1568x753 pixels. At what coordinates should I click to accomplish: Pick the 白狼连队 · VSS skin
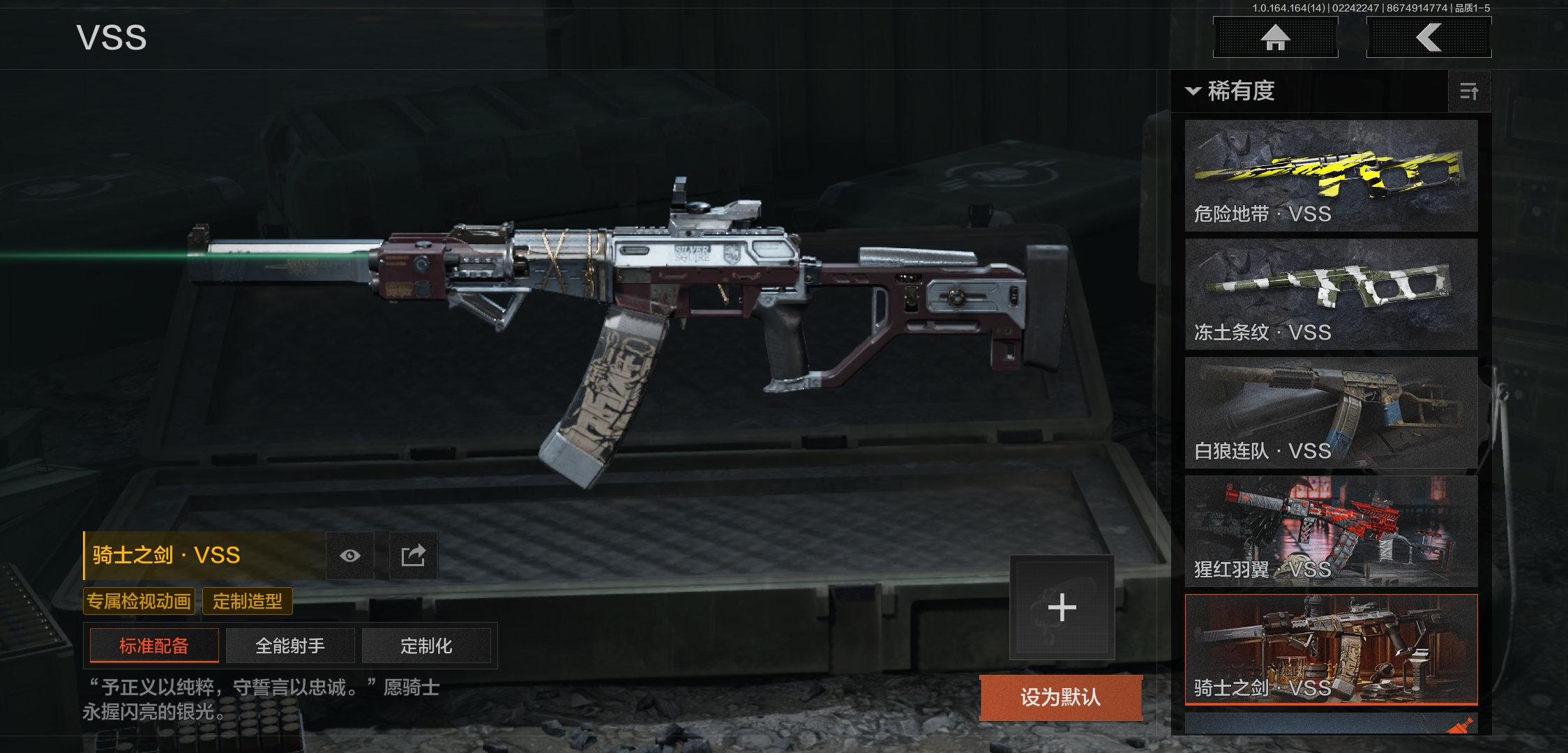(1331, 412)
